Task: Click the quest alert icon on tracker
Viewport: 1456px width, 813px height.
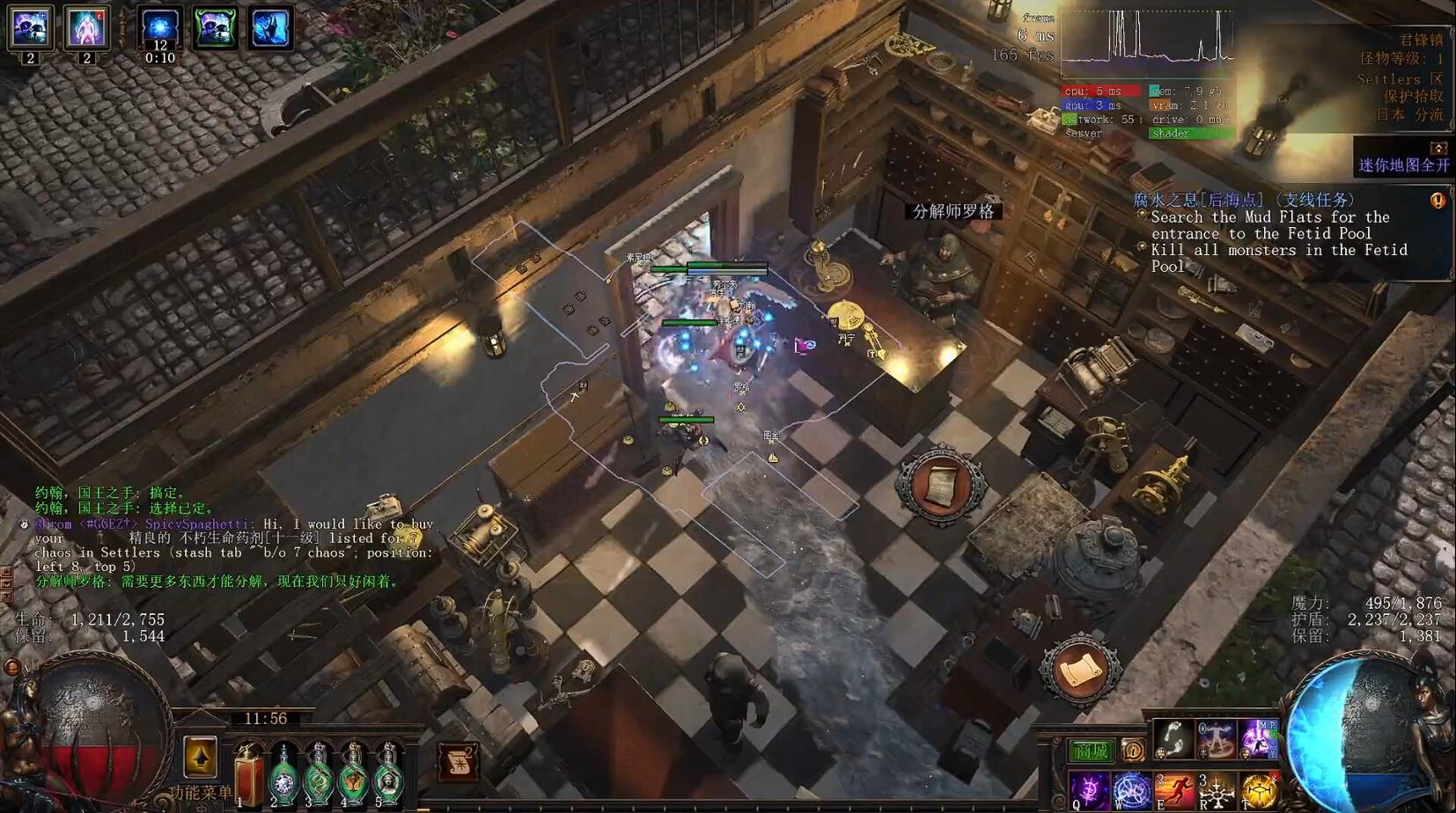Action: click(1438, 201)
